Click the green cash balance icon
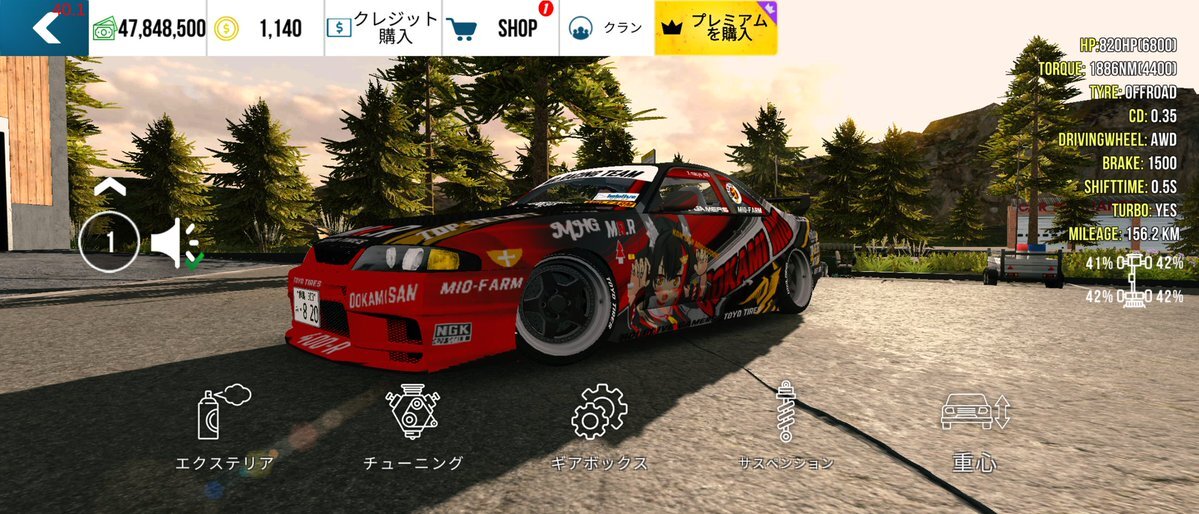1199x514 pixels. 104,29
